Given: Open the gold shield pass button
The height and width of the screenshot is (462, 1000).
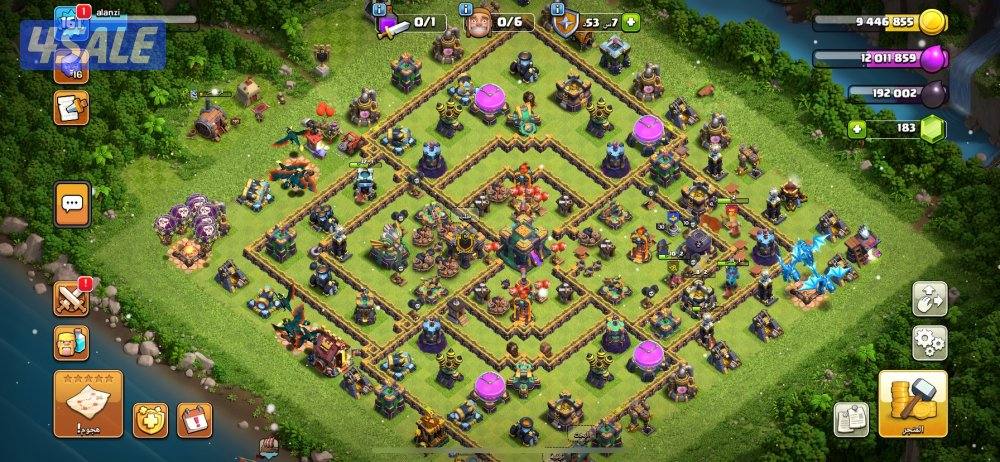Looking at the screenshot, I should coord(150,419).
